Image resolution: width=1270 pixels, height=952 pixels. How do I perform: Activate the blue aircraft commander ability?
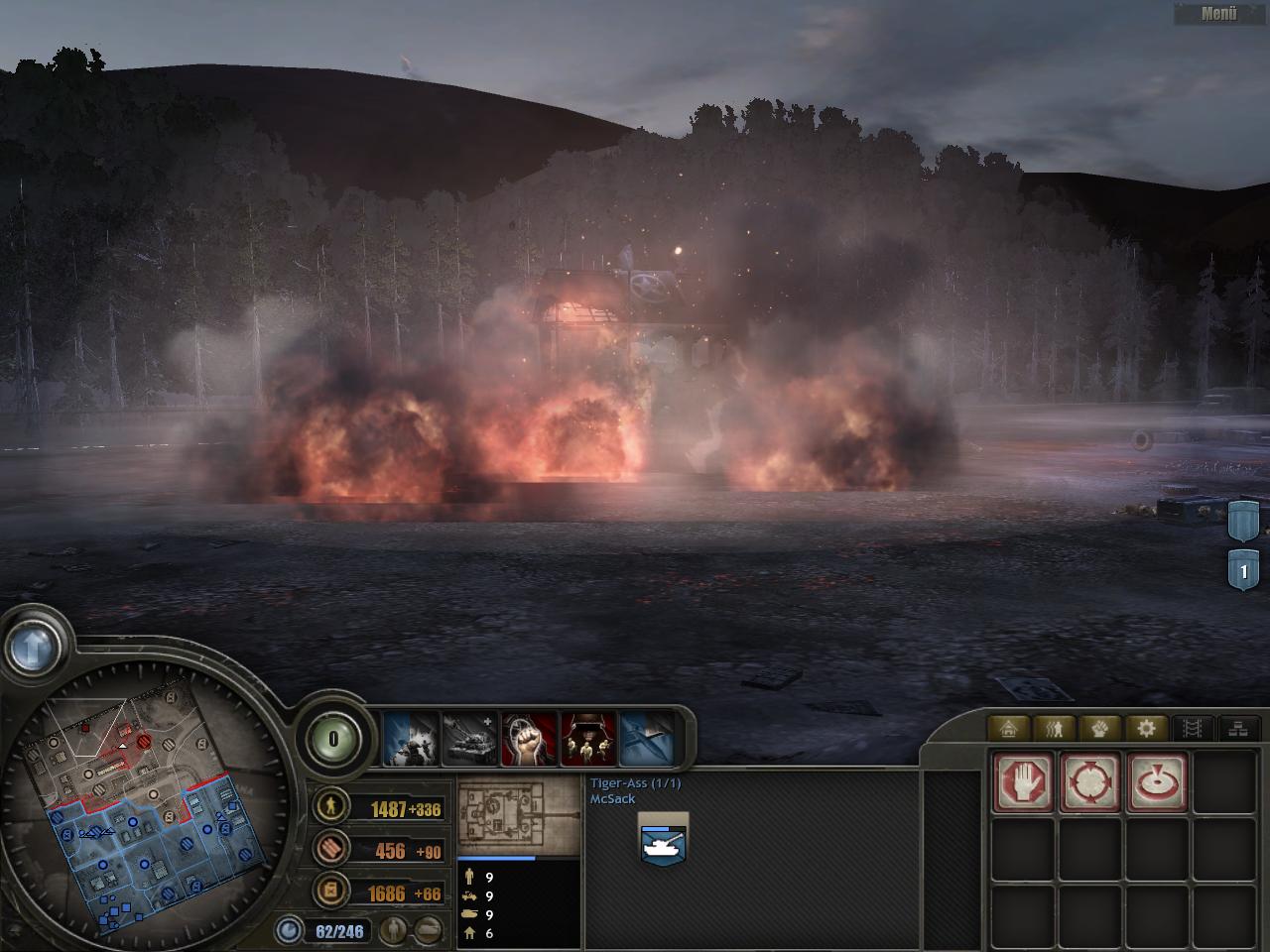click(646, 740)
